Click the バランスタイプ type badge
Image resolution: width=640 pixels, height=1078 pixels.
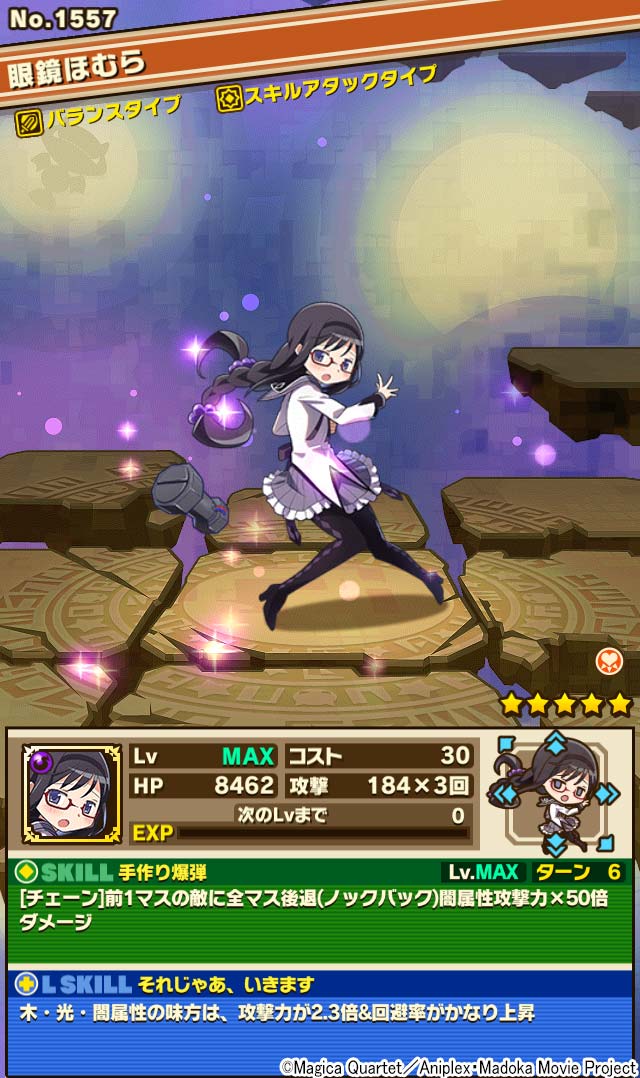click(x=100, y=112)
